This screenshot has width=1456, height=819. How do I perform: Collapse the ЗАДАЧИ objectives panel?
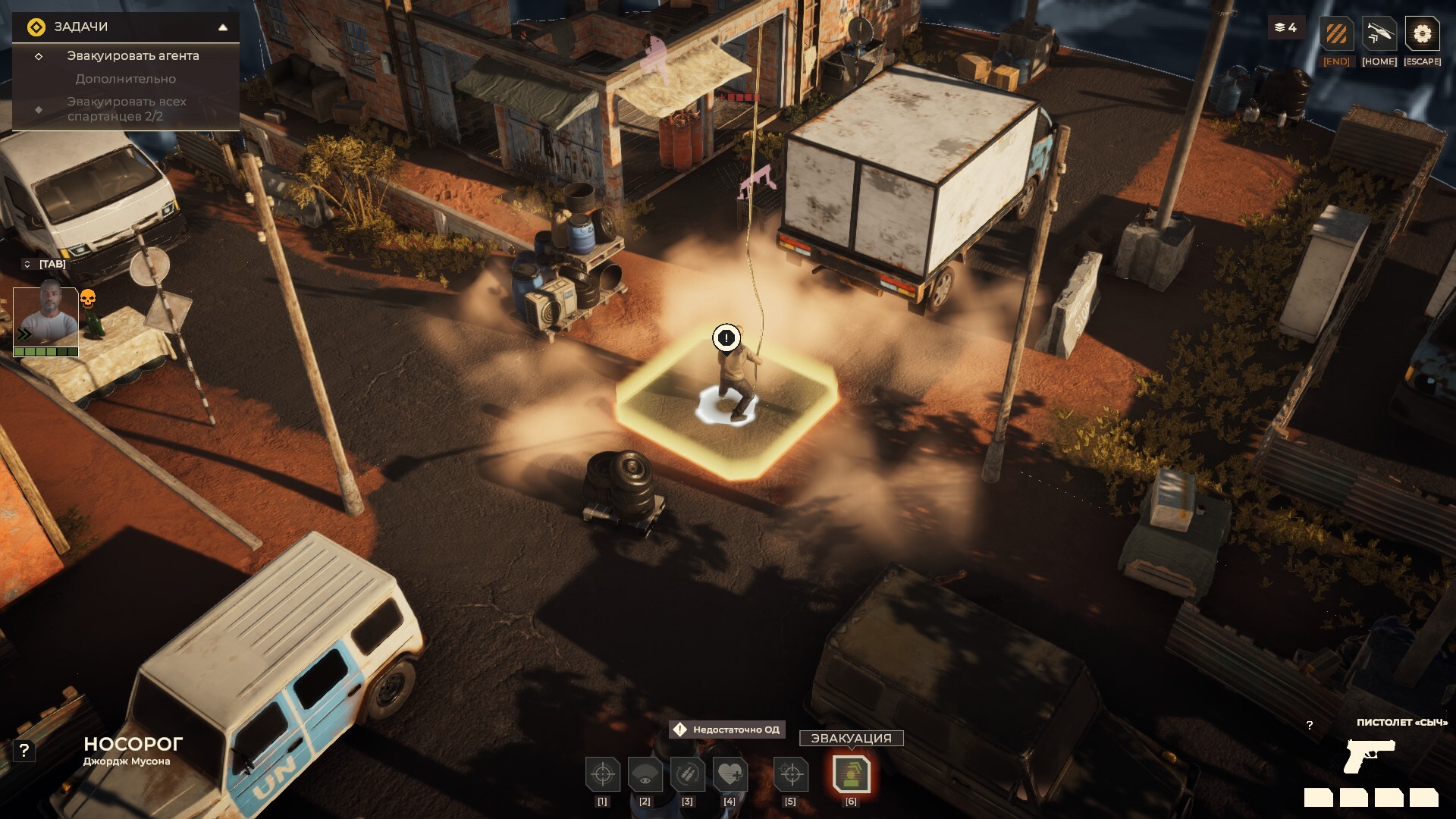pos(223,27)
